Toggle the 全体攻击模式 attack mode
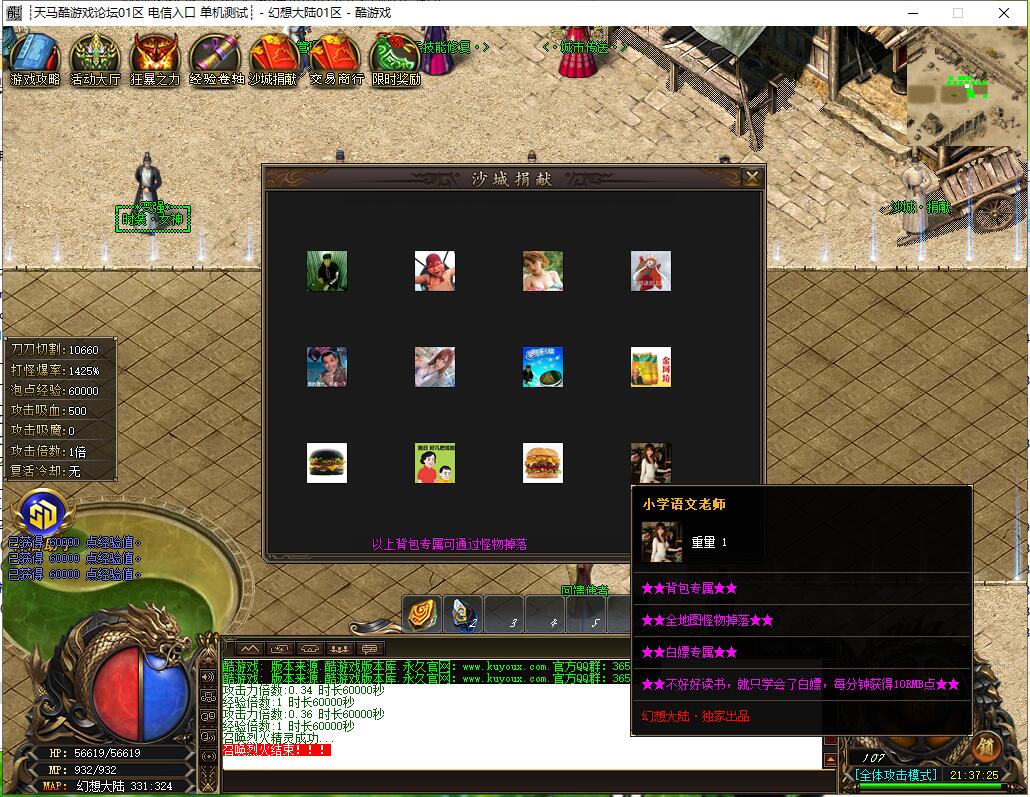The height and width of the screenshot is (797, 1030). 896,775
